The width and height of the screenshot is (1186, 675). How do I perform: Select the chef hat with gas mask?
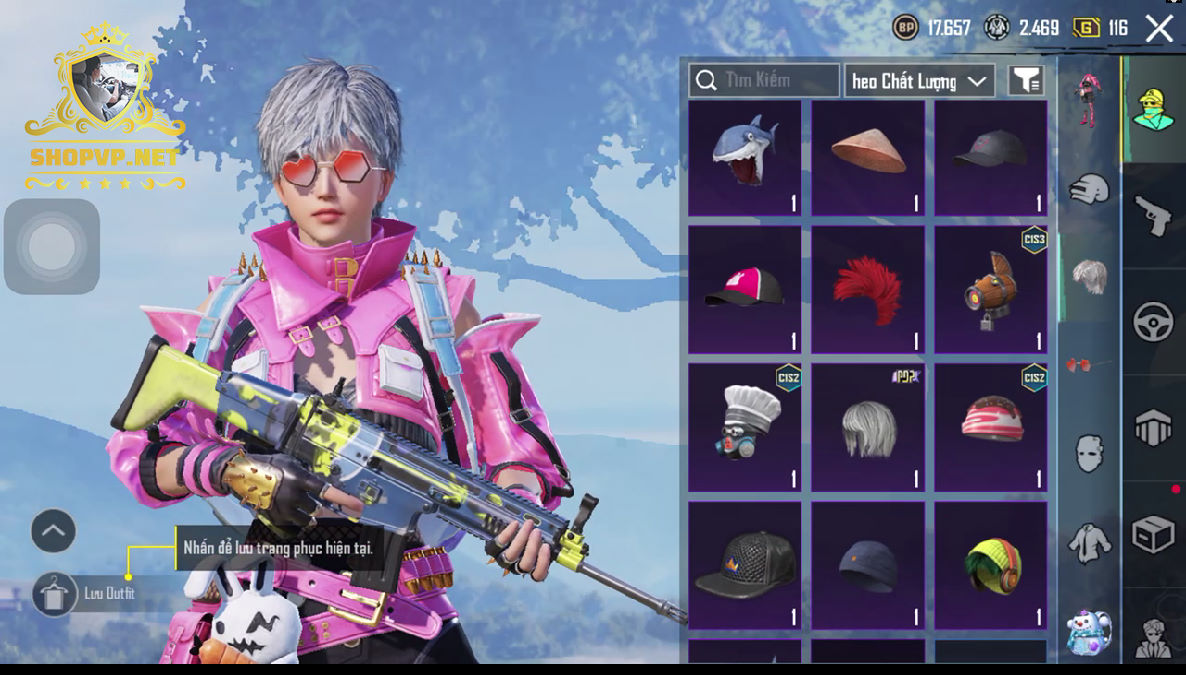click(744, 426)
